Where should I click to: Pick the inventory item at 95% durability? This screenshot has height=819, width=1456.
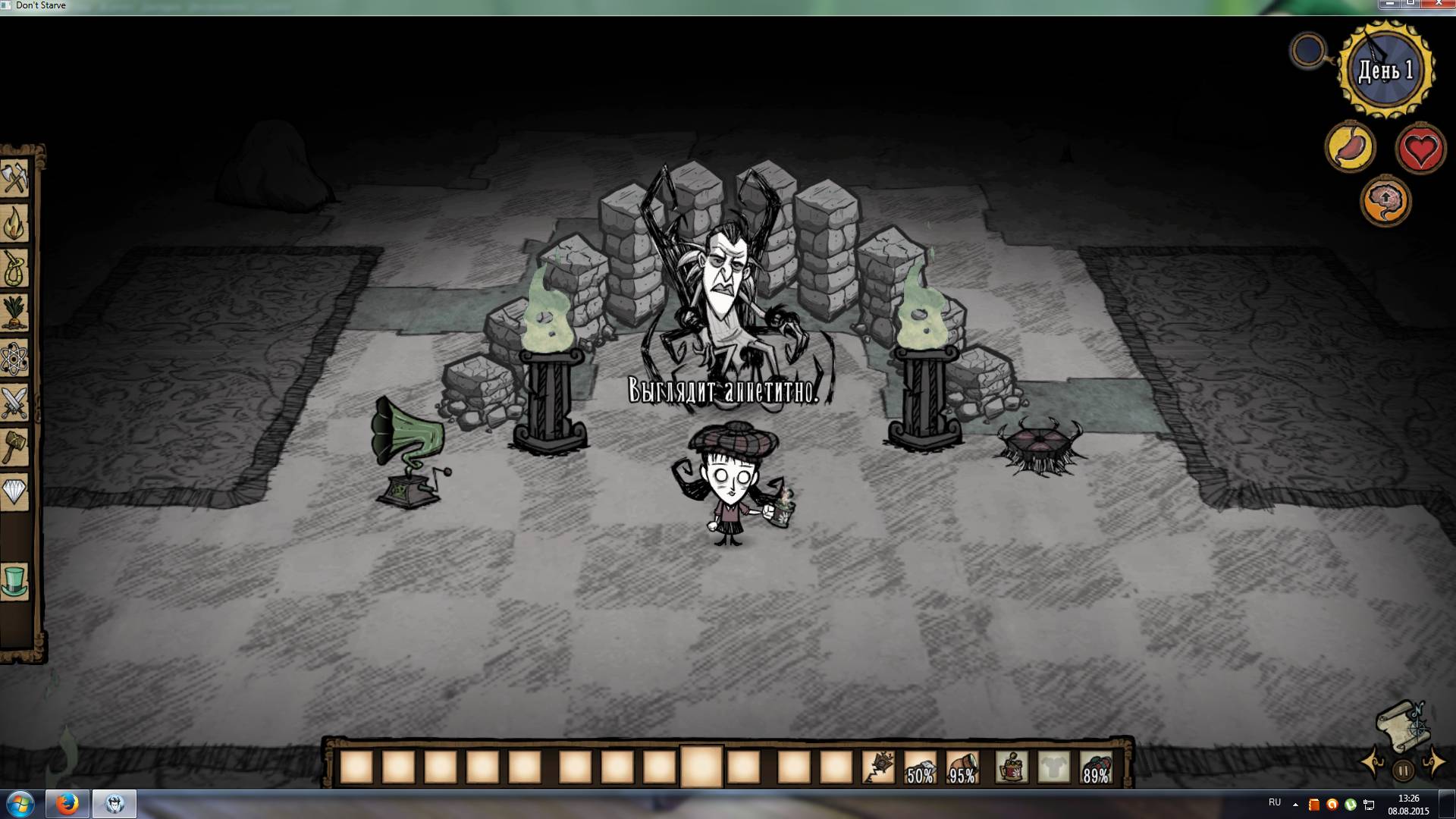click(962, 767)
